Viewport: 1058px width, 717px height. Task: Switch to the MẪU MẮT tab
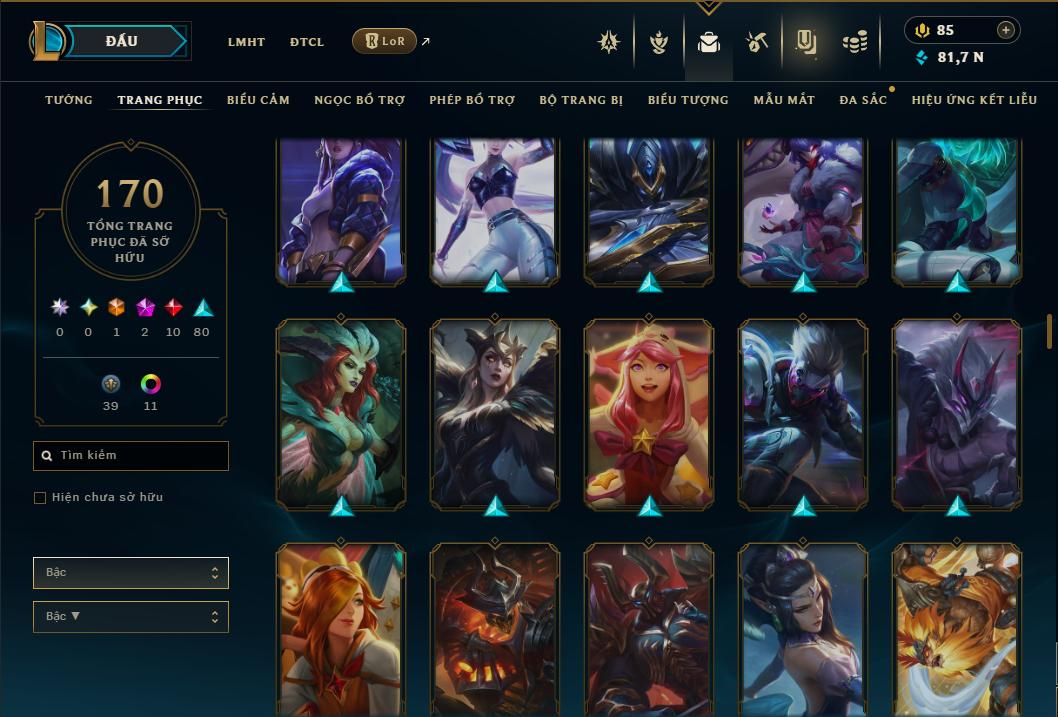click(x=784, y=100)
